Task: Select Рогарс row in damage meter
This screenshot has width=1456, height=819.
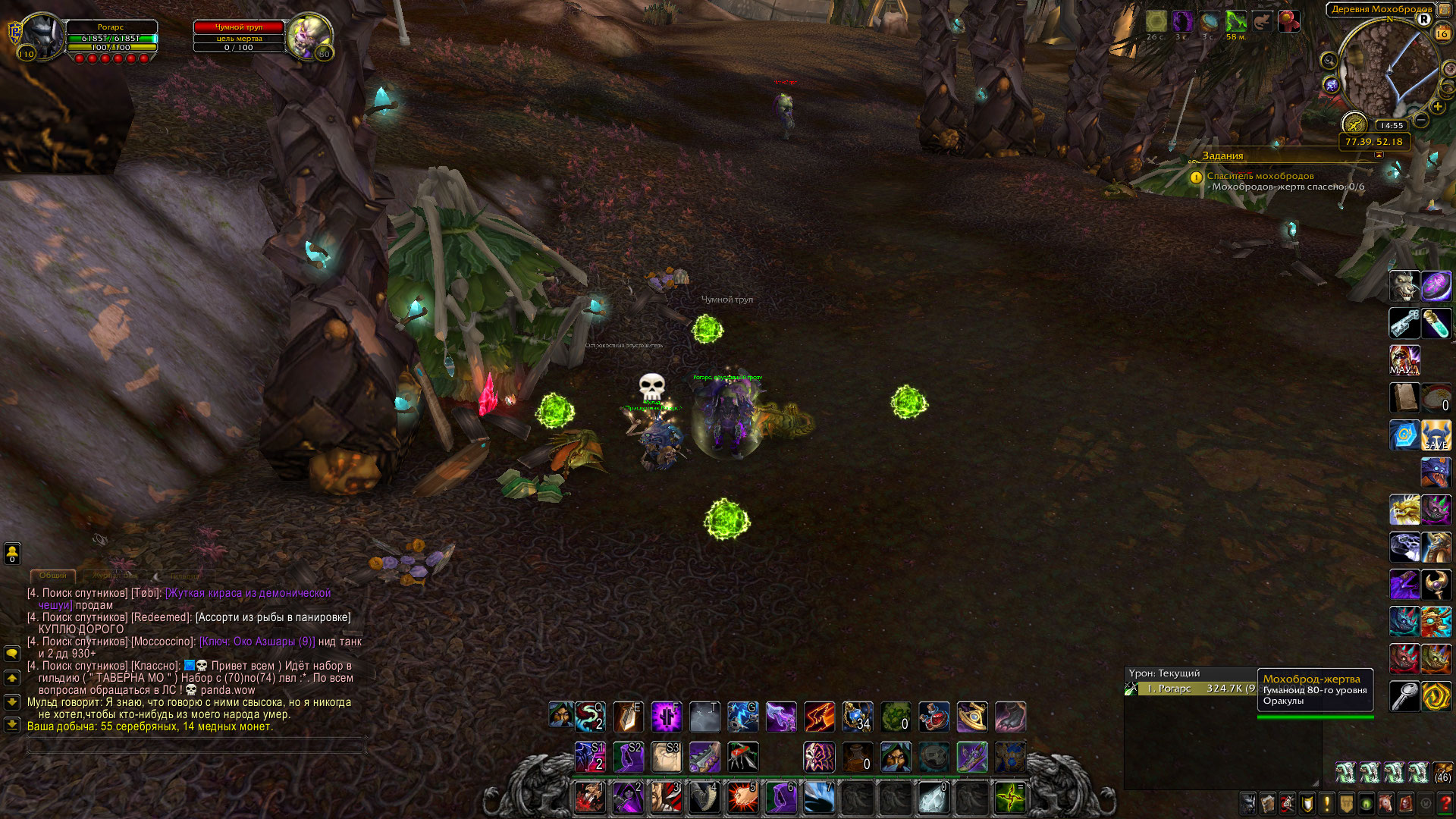Action: (x=1191, y=689)
